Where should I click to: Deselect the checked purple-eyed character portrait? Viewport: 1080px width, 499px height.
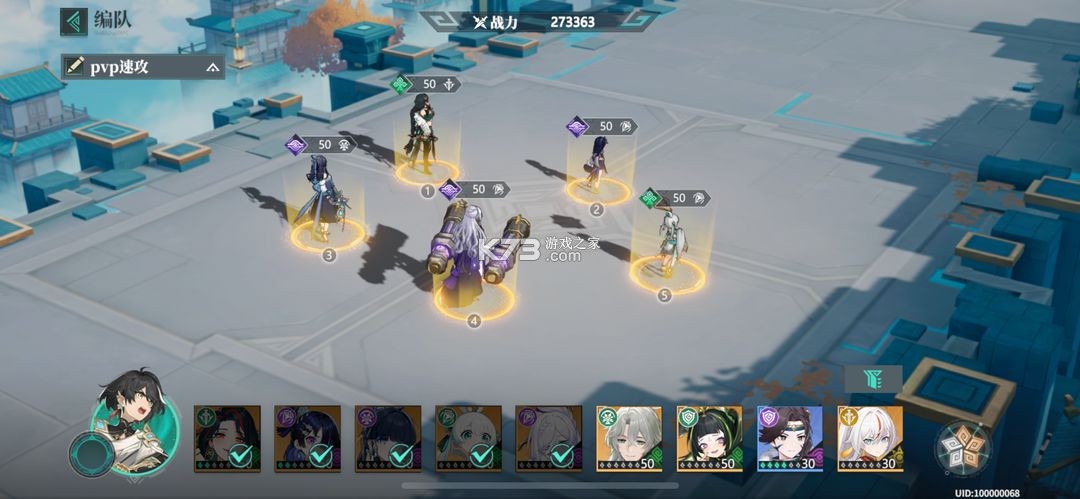tap(308, 438)
